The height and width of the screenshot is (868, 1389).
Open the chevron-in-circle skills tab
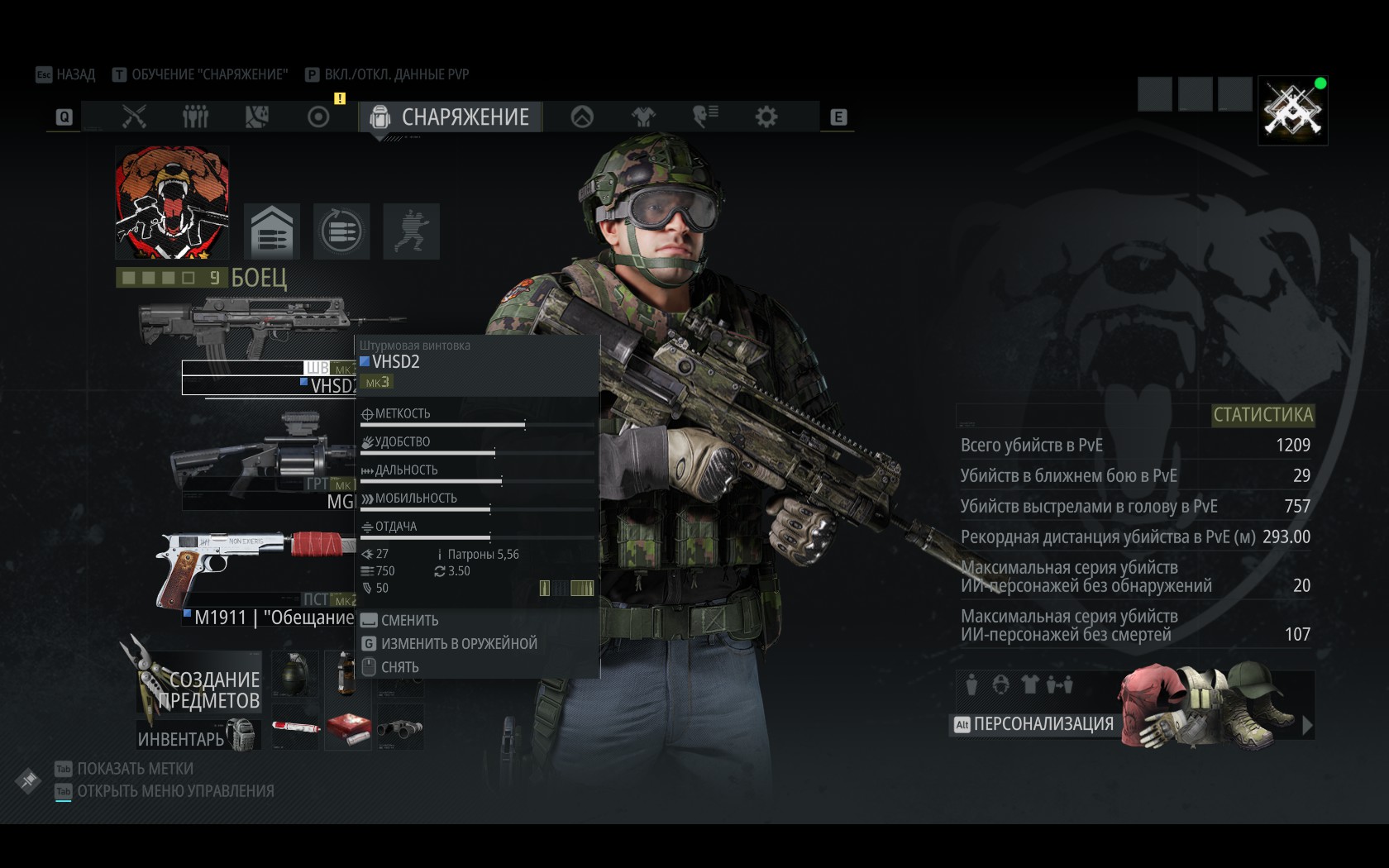tap(582, 117)
